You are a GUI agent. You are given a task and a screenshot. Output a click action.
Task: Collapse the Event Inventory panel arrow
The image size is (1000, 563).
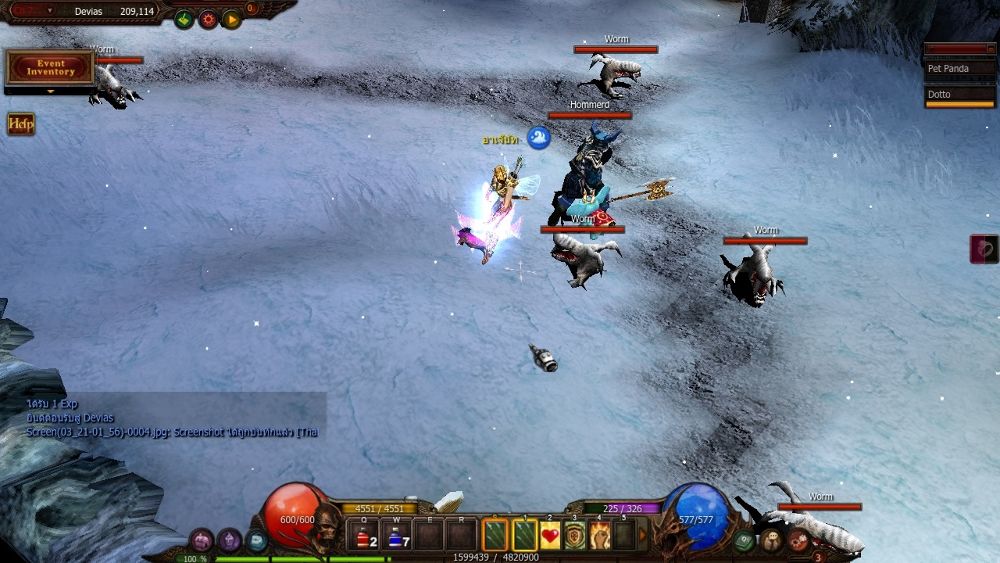point(50,91)
